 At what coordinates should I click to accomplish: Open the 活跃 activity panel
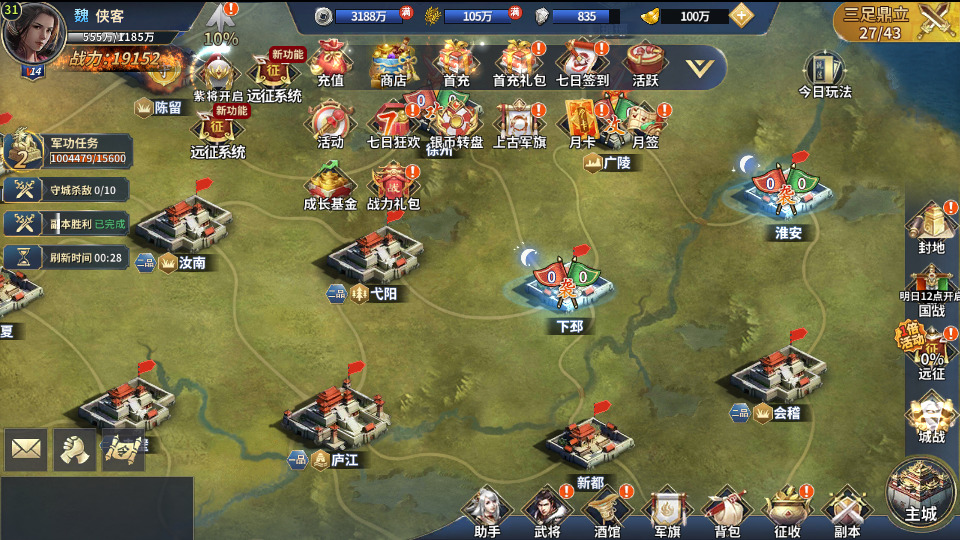point(645,63)
